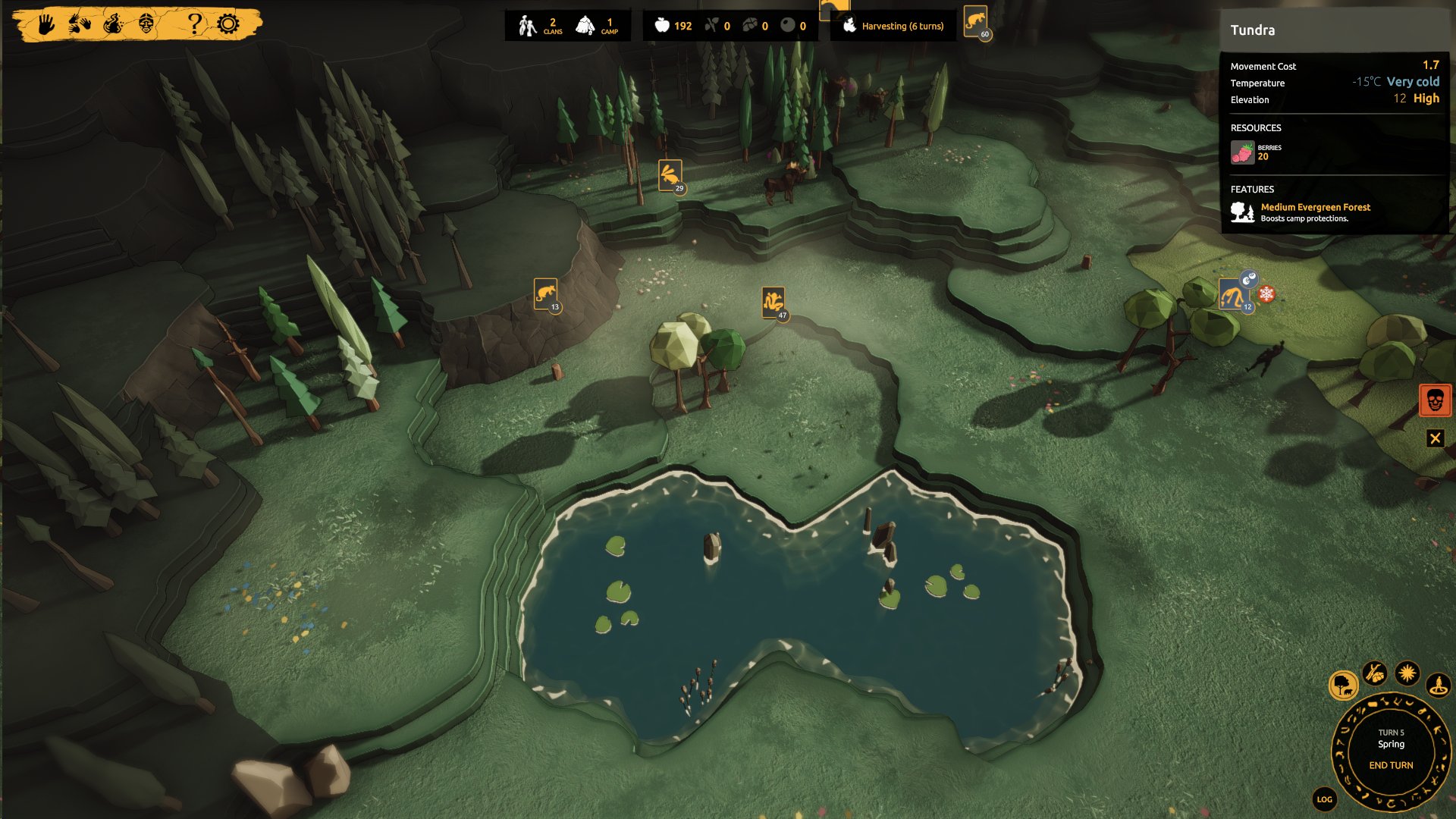
Task: Click the single hand icon in the top bar
Action: tap(46, 24)
